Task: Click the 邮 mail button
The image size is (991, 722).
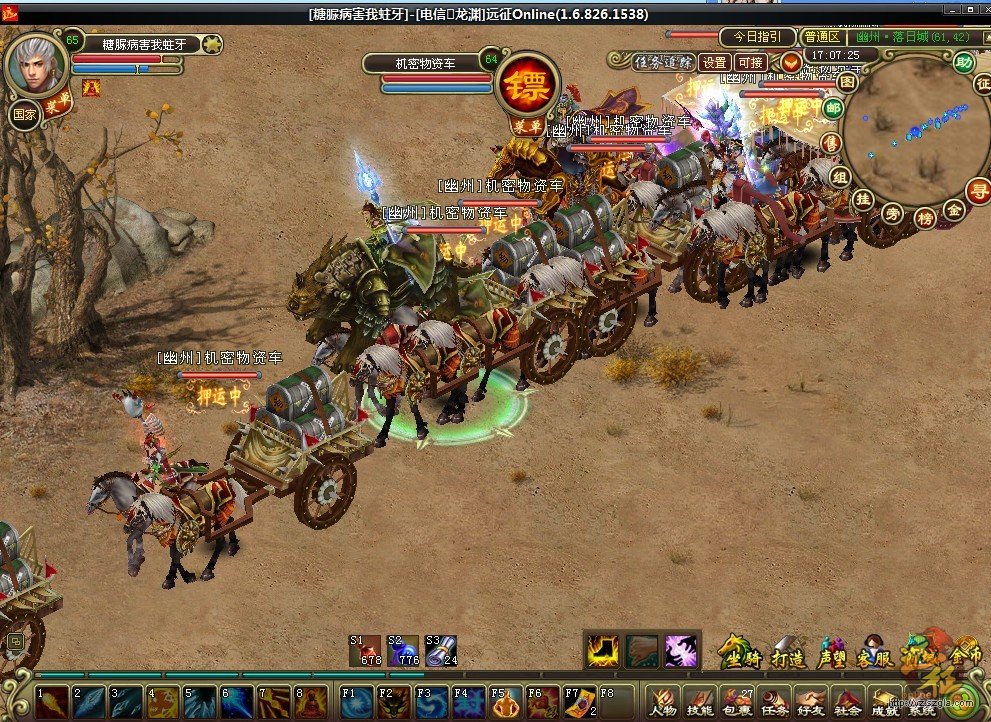Action: coord(832,108)
